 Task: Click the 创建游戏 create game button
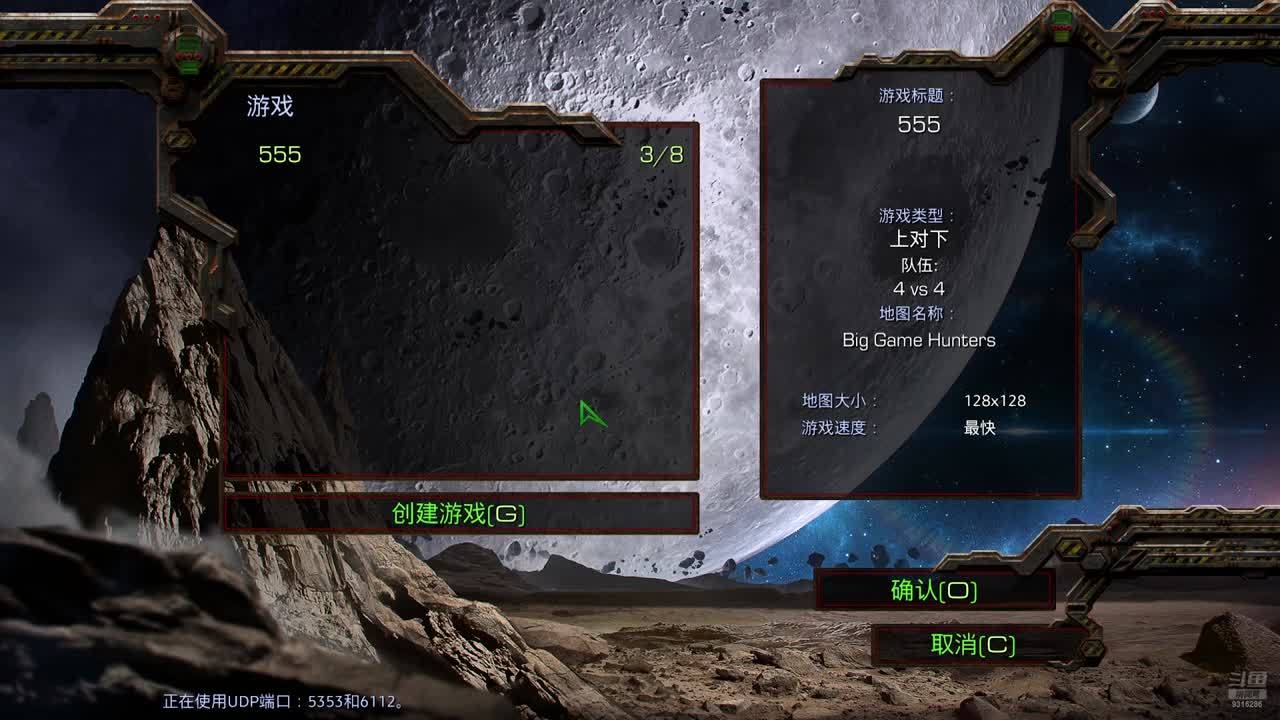459,514
